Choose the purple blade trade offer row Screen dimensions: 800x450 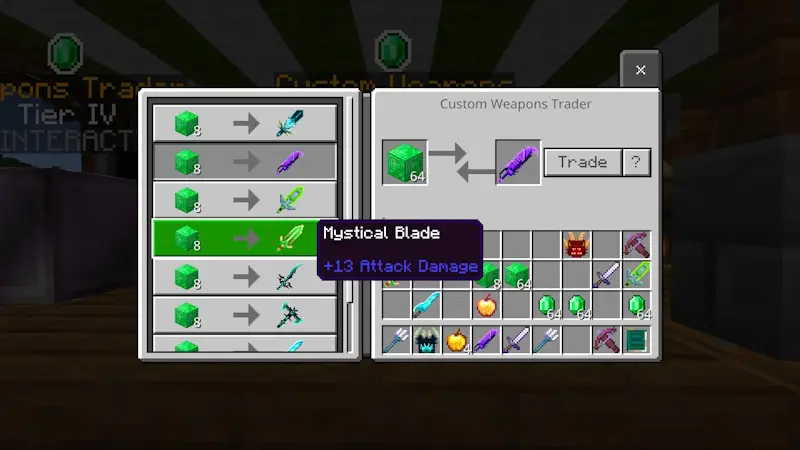coord(244,162)
